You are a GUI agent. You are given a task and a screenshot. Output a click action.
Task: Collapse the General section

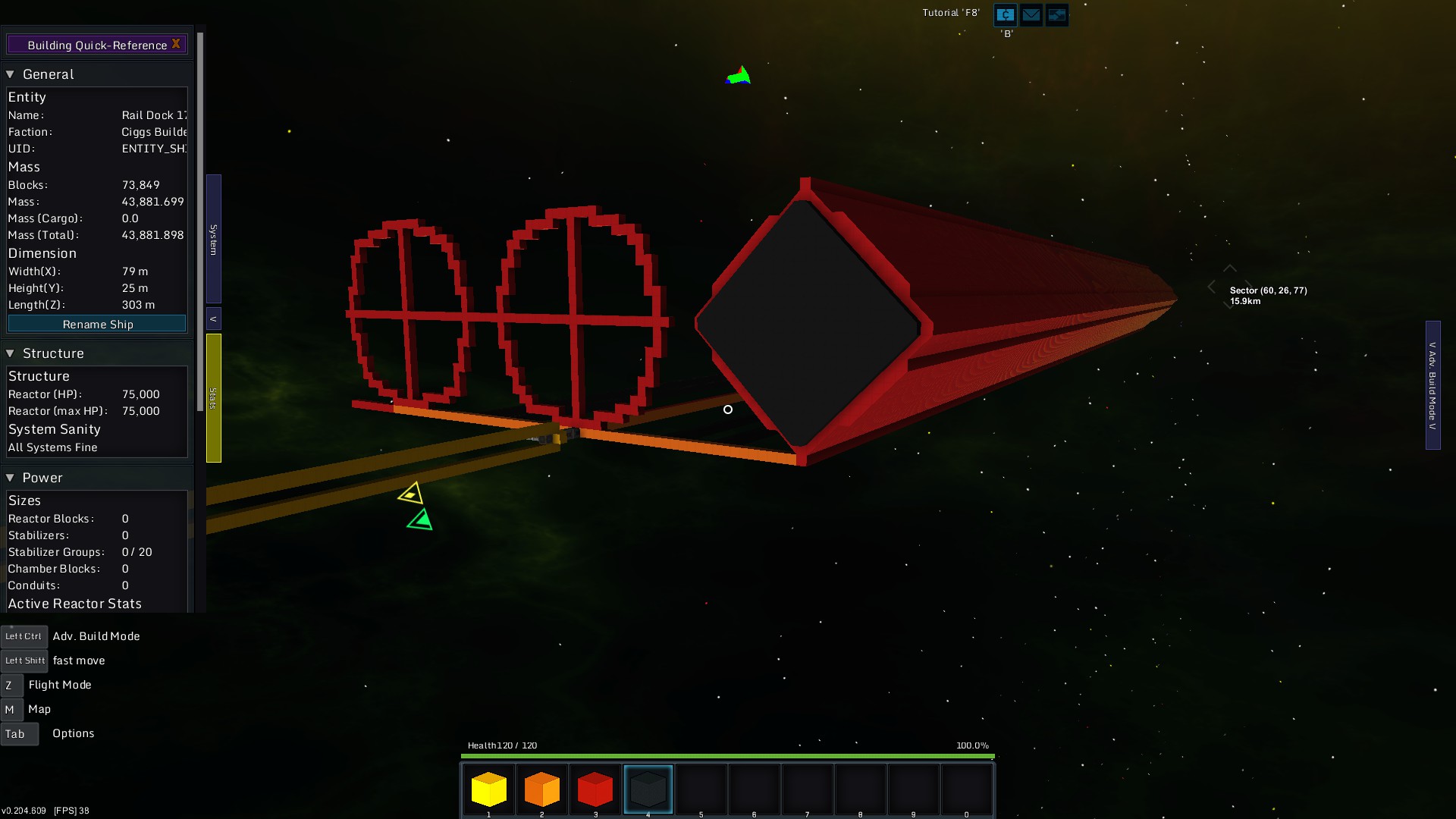(11, 74)
